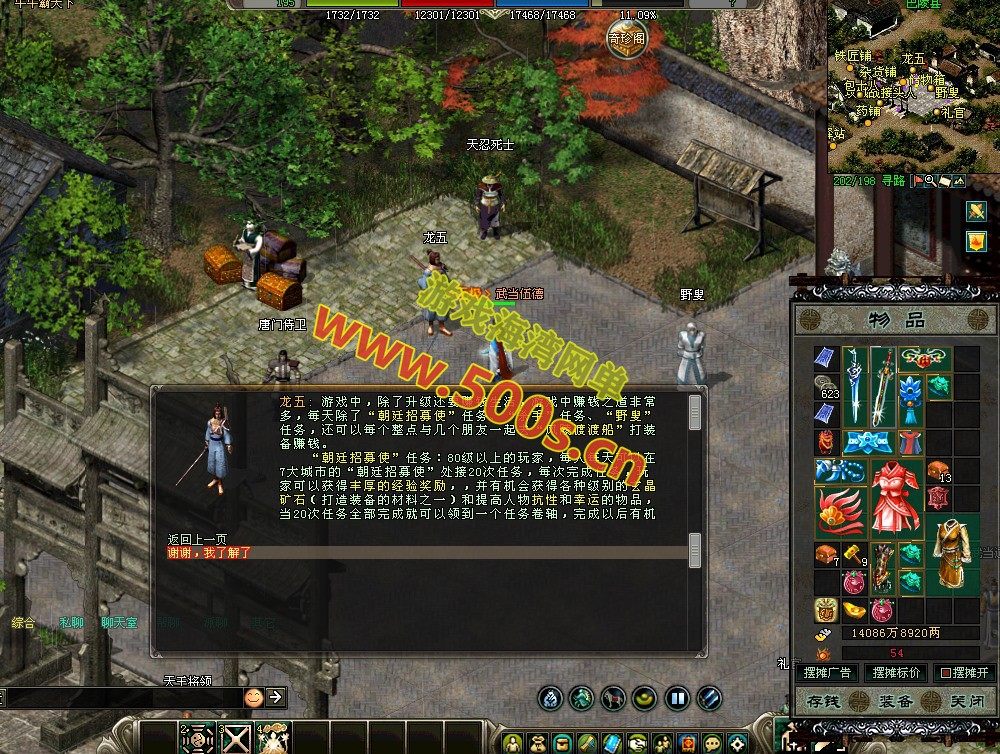
Task: Open the 摆摊广告 stall advertisement option
Action: (x=827, y=673)
